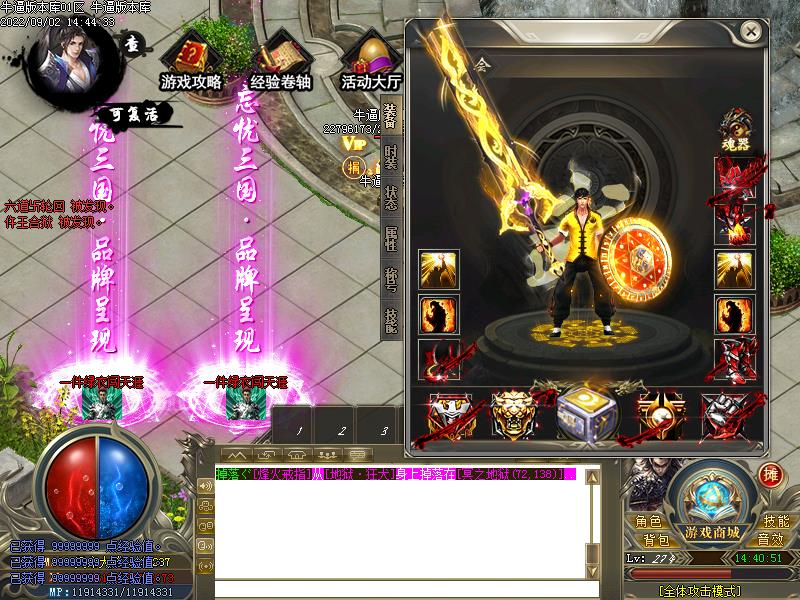800x600 pixels.
Task: Open the 背包 backpack
Action: tap(656, 540)
